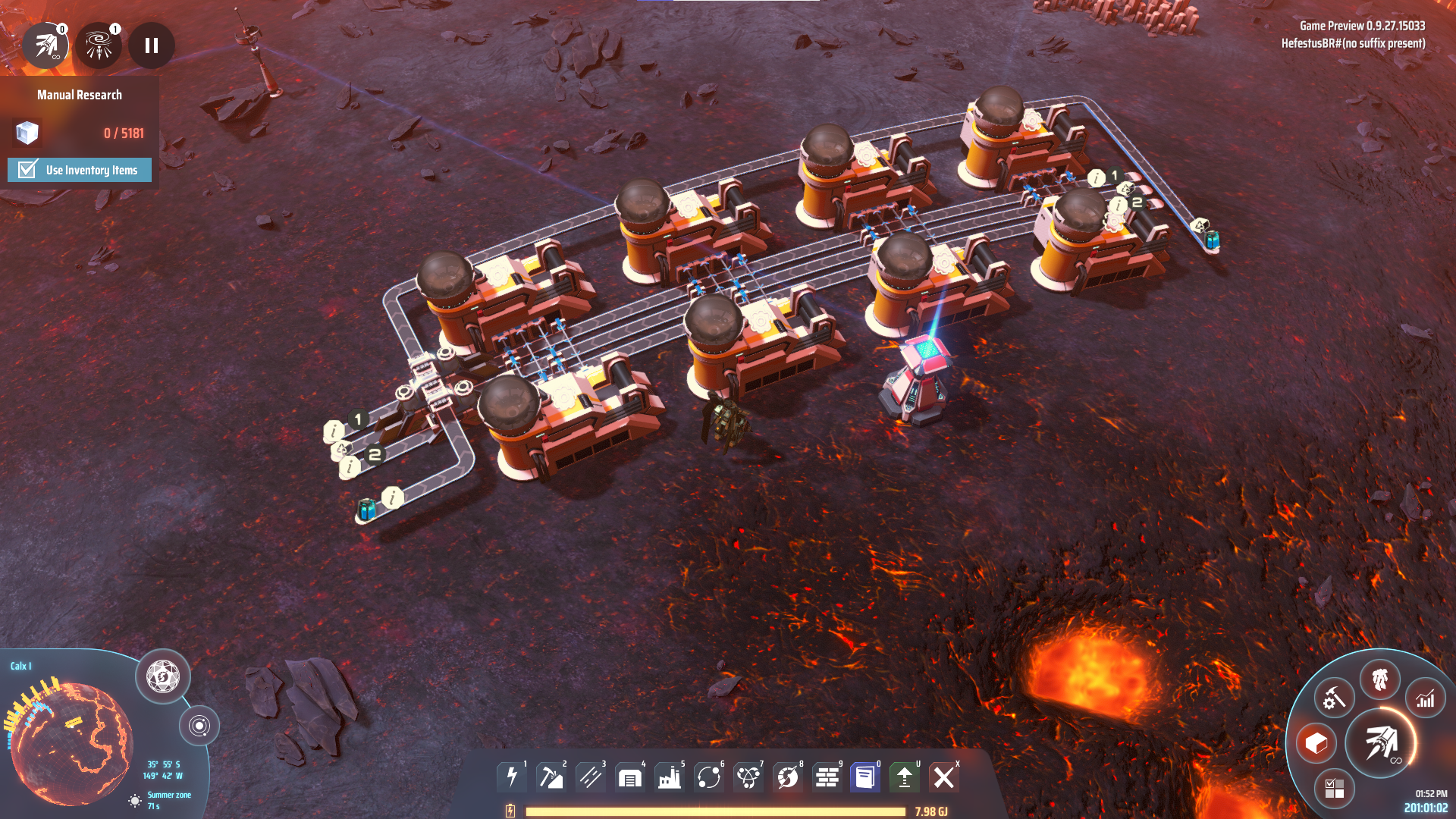Viewport: 1456px width, 819px height.
Task: Open the storage build category
Action: 630,777
